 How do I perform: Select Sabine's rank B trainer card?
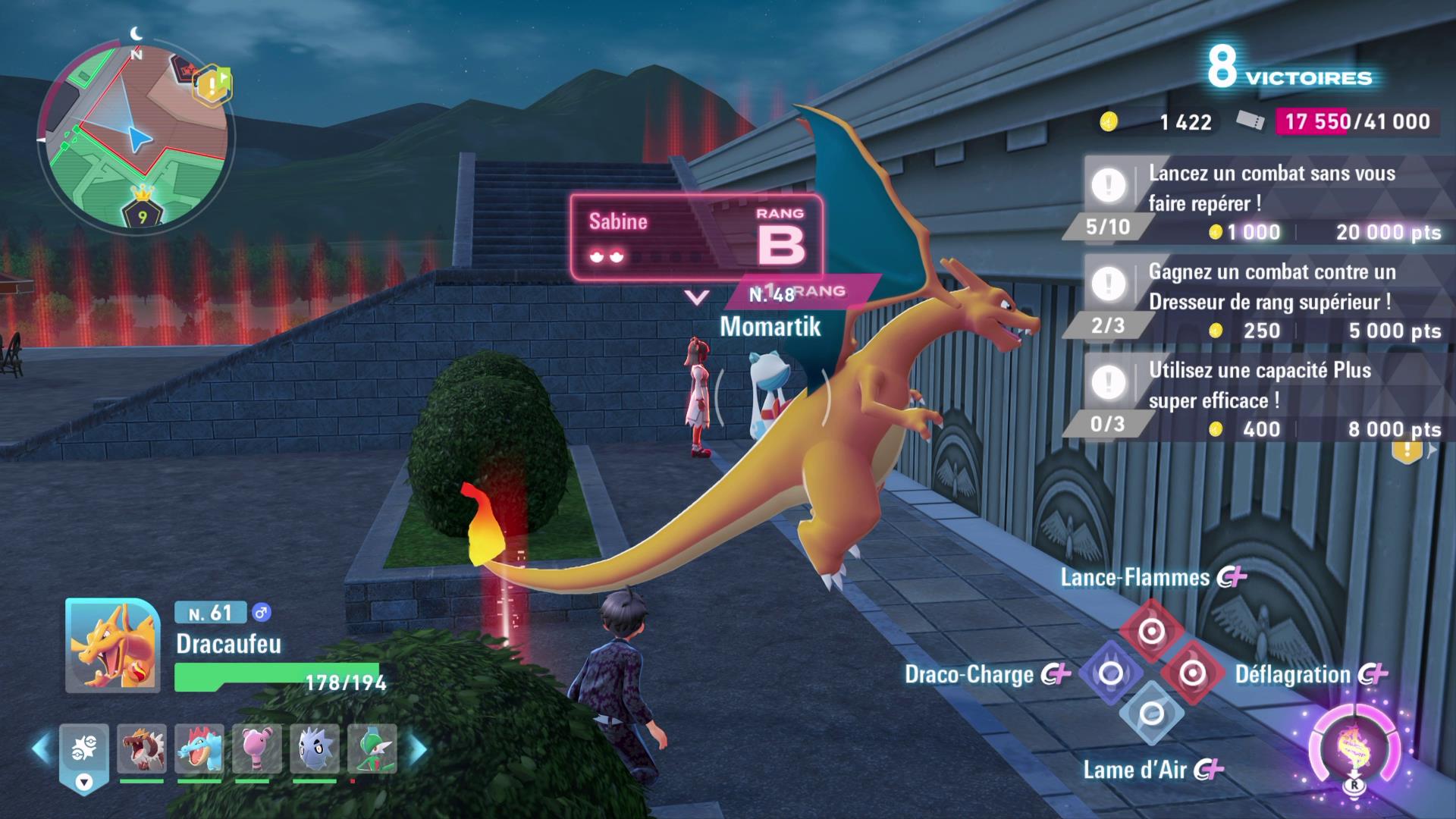point(696,237)
